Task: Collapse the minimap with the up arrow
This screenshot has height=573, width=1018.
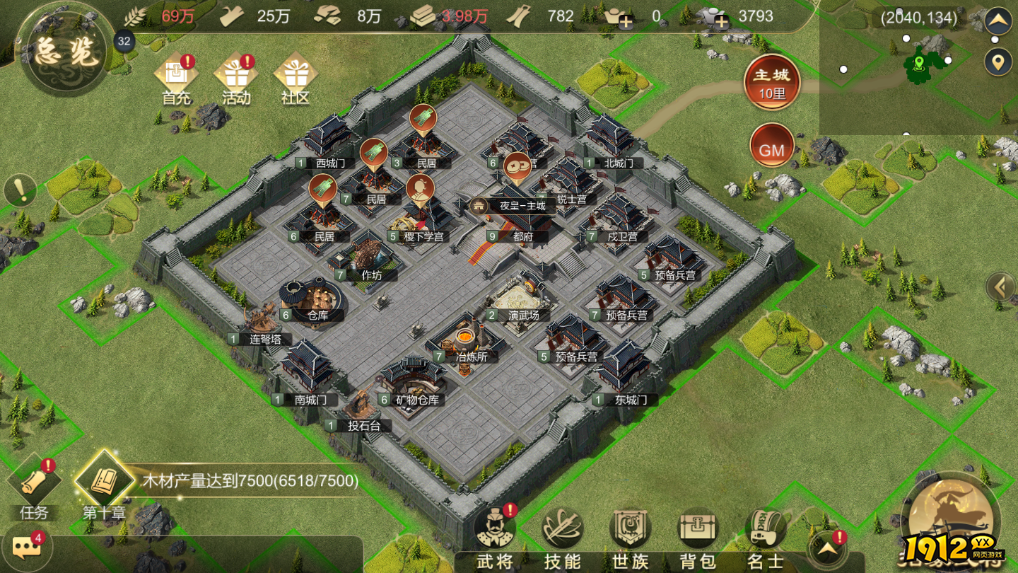Action: click(x=998, y=20)
